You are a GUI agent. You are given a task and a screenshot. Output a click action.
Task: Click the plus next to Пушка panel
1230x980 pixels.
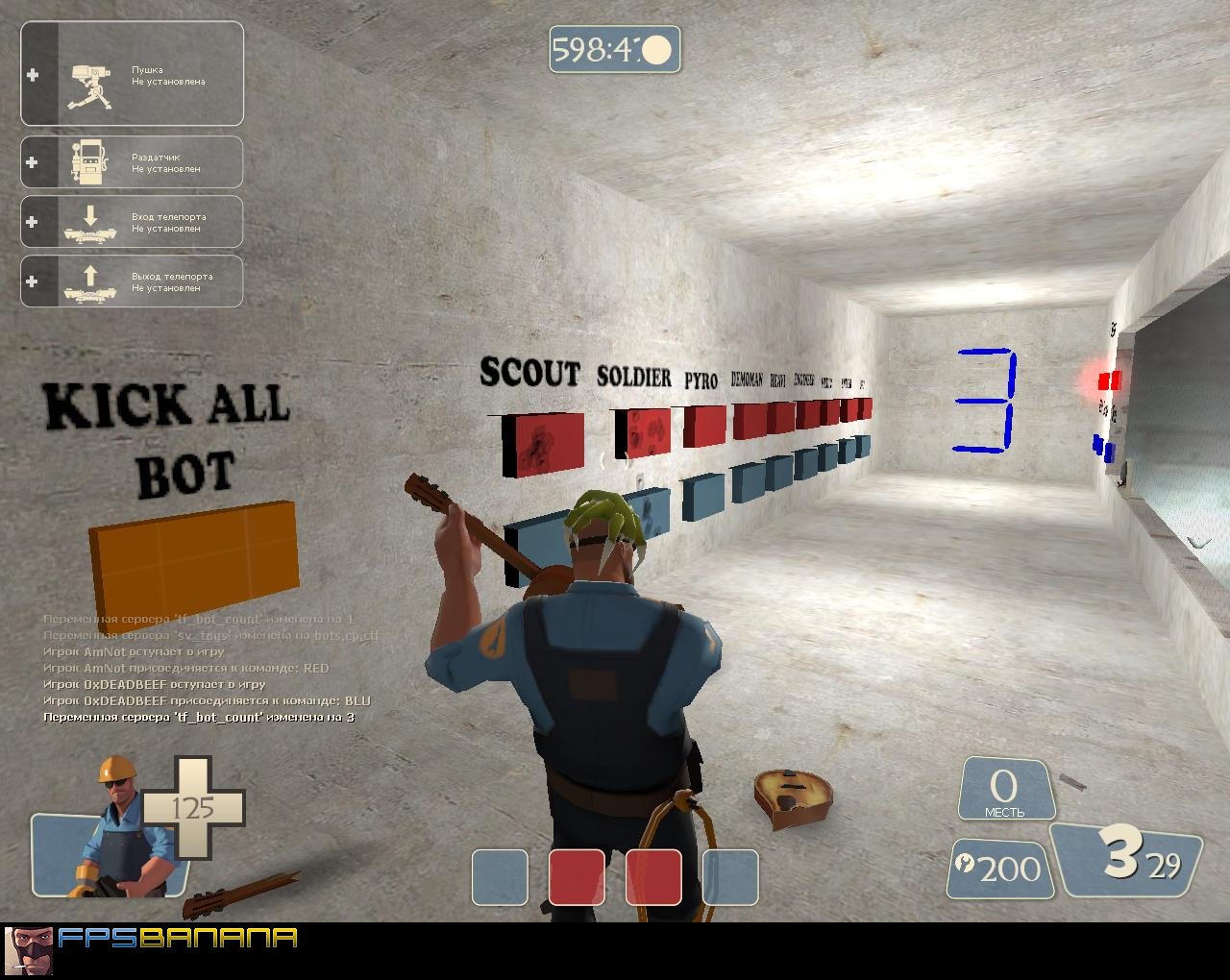[x=33, y=75]
